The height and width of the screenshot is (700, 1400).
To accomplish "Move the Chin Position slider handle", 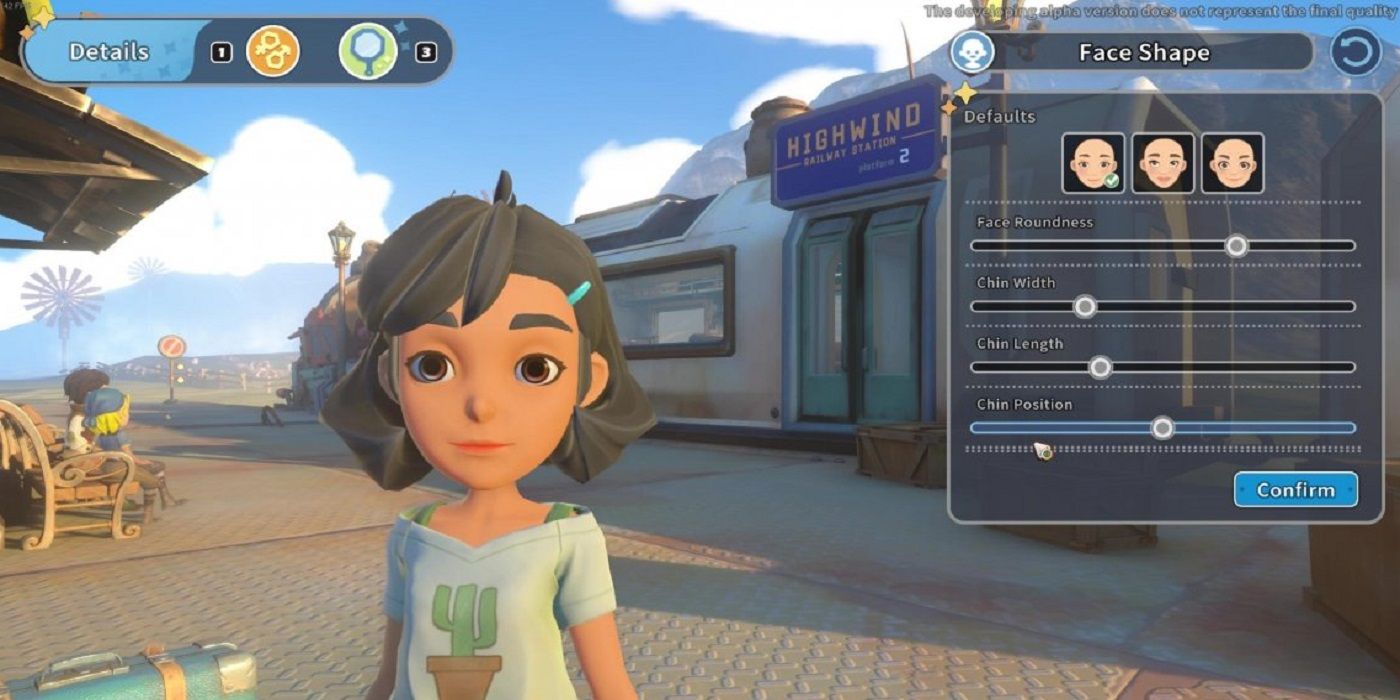I will [x=1162, y=428].
